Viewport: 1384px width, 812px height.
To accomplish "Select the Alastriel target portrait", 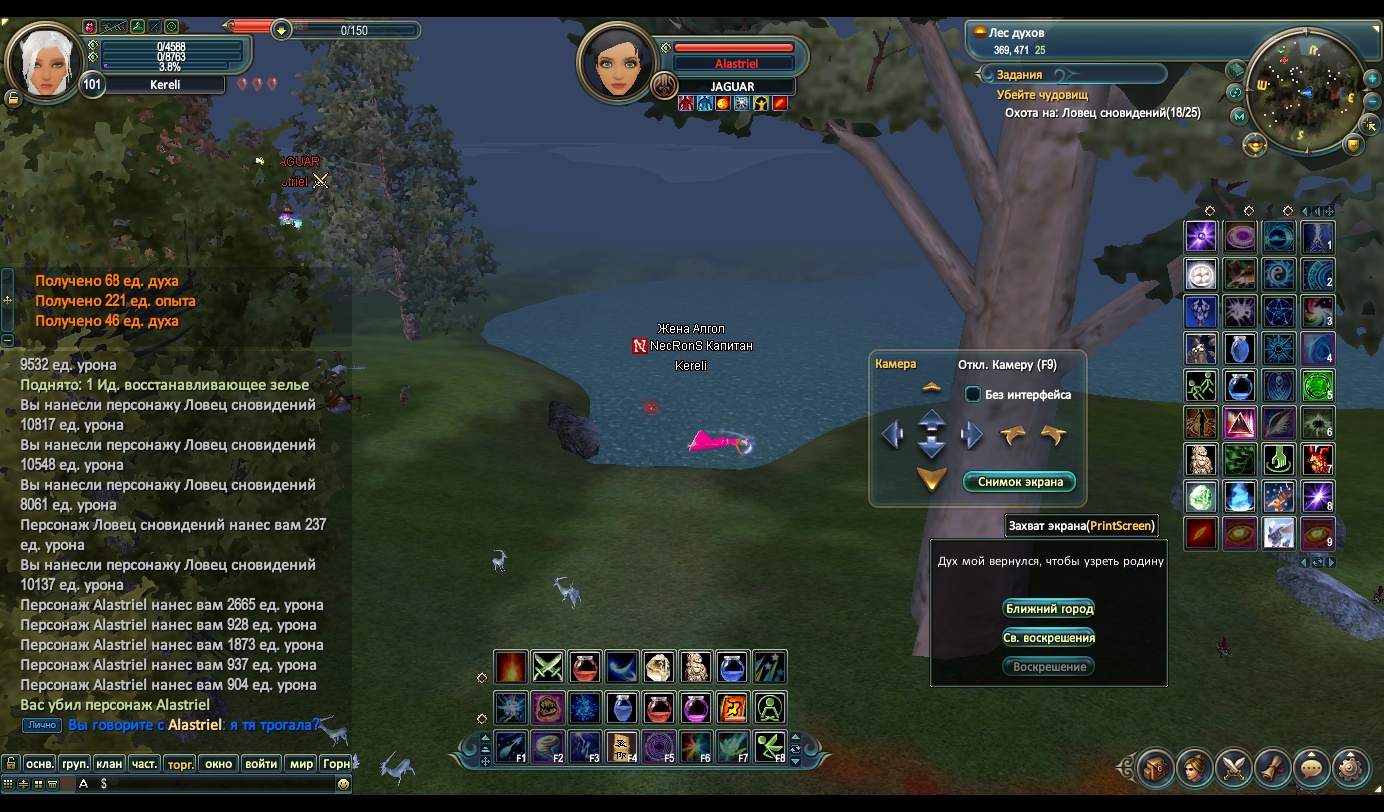I will 615,62.
